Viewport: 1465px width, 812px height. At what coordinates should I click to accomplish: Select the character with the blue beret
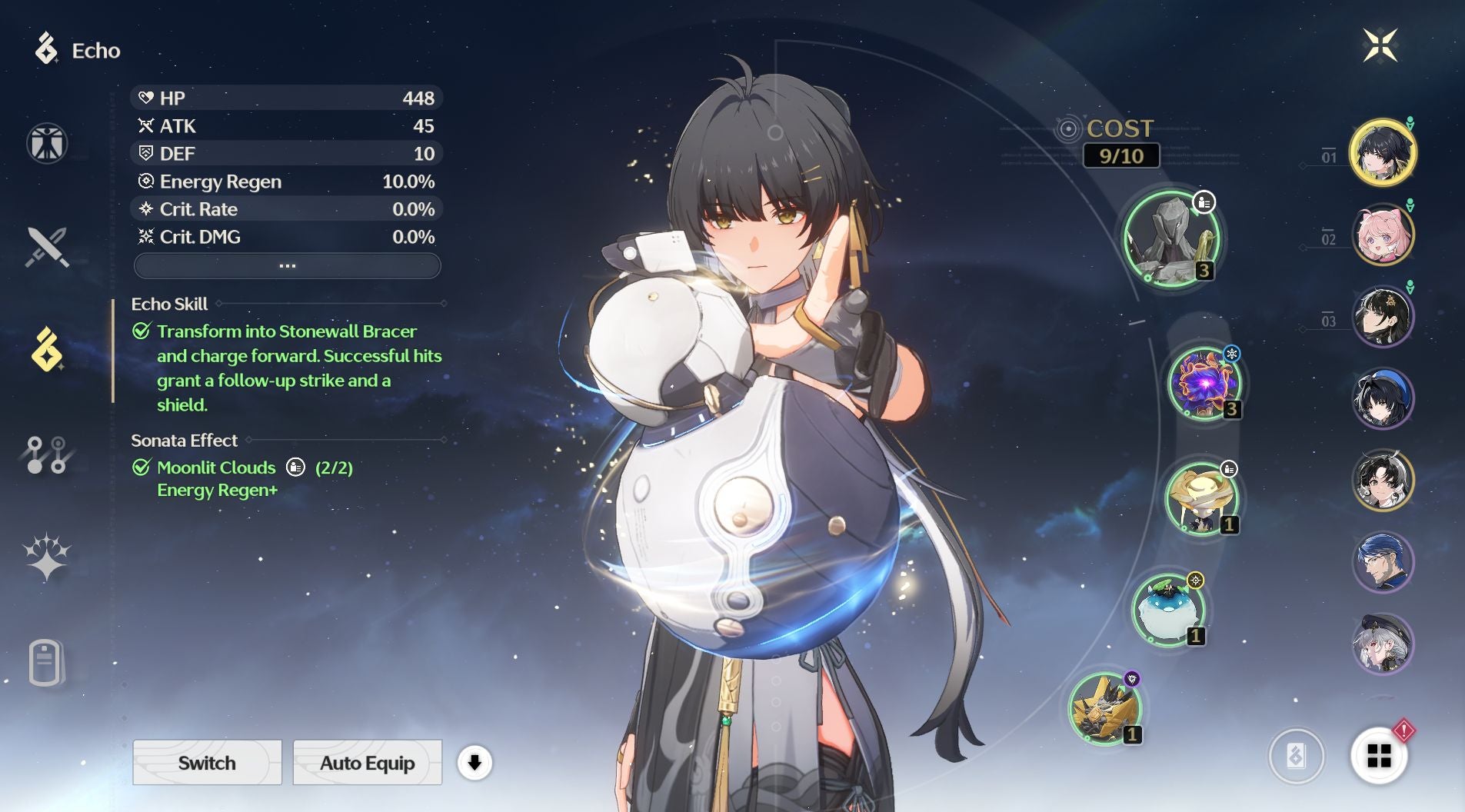click(x=1383, y=398)
